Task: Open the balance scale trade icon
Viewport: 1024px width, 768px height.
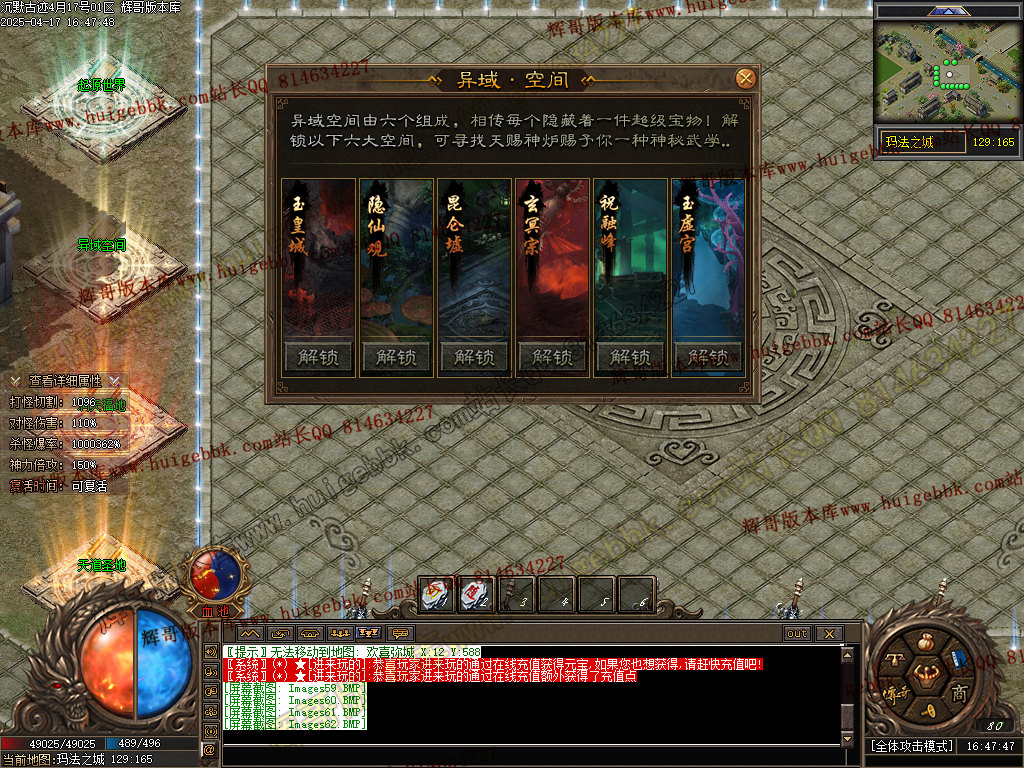Action: [x=894, y=660]
